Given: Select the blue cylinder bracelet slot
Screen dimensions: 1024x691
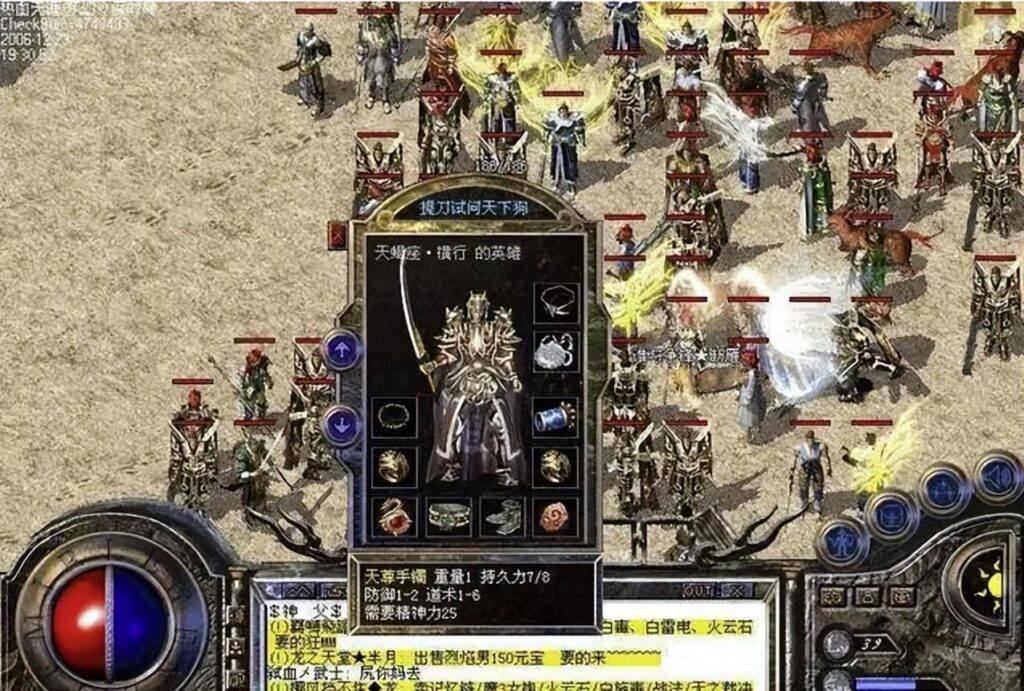Looking at the screenshot, I should click(x=555, y=417).
